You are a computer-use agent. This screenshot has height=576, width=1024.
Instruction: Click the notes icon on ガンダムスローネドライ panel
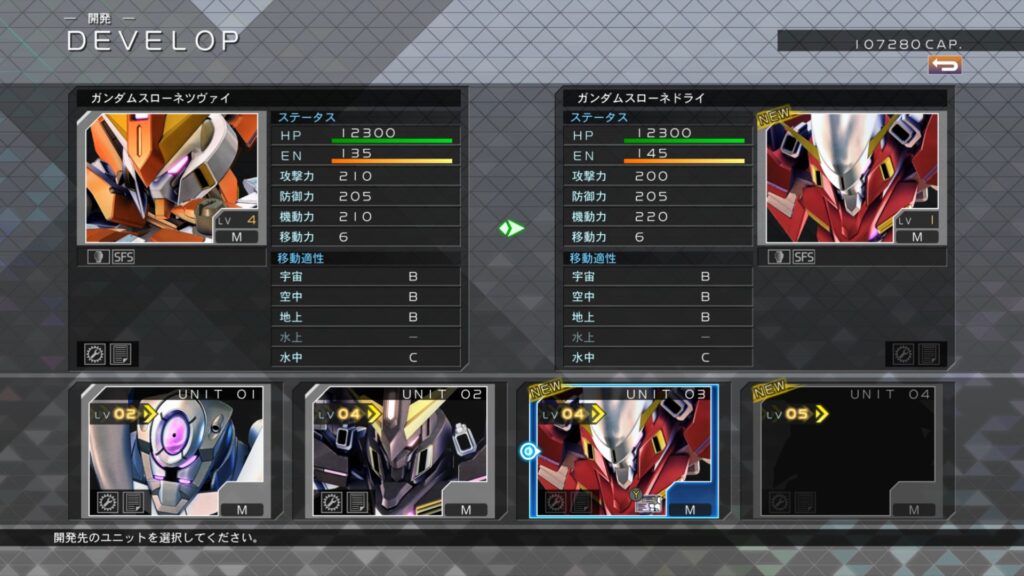[x=928, y=354]
